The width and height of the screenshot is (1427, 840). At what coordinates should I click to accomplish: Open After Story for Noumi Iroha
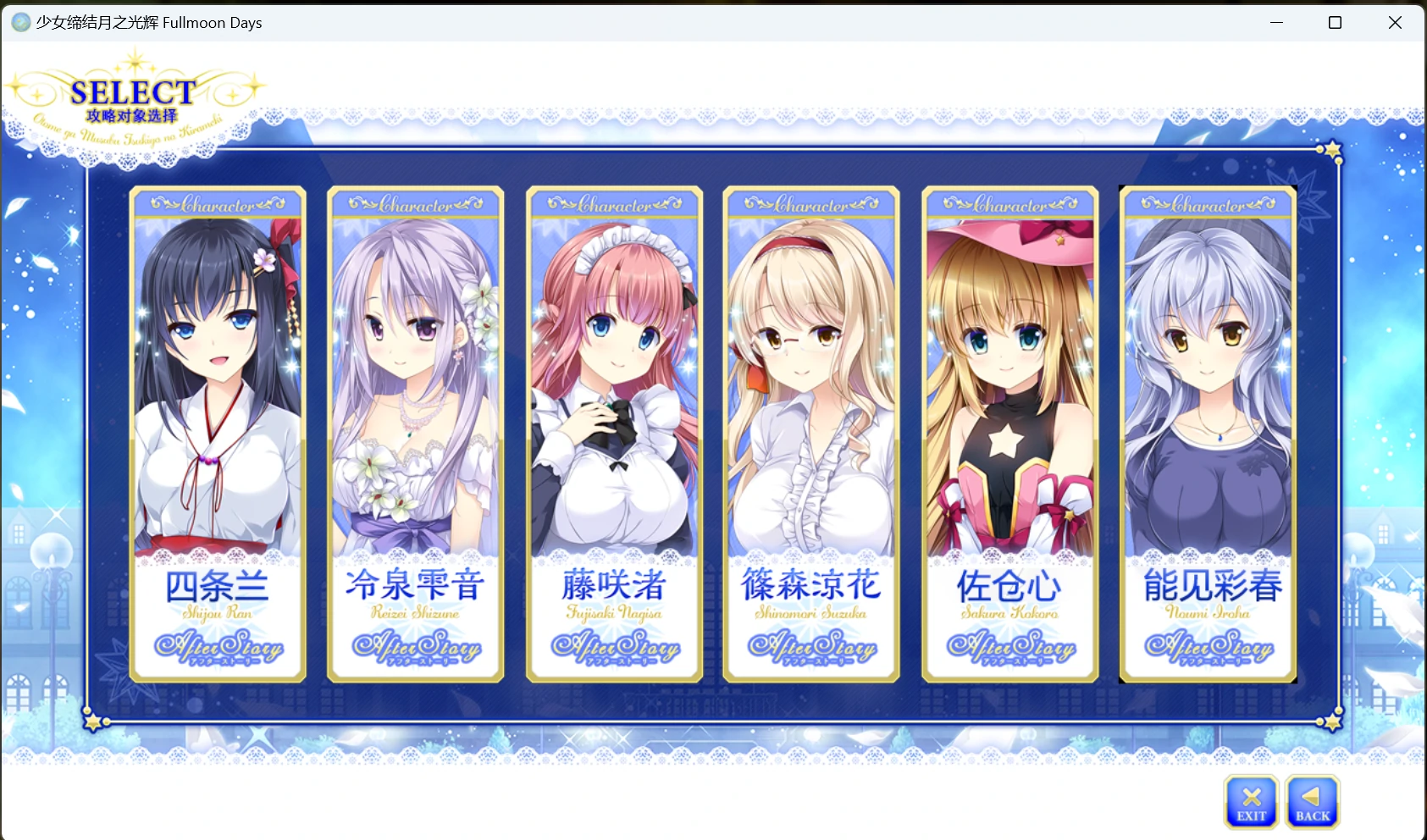tap(1206, 648)
